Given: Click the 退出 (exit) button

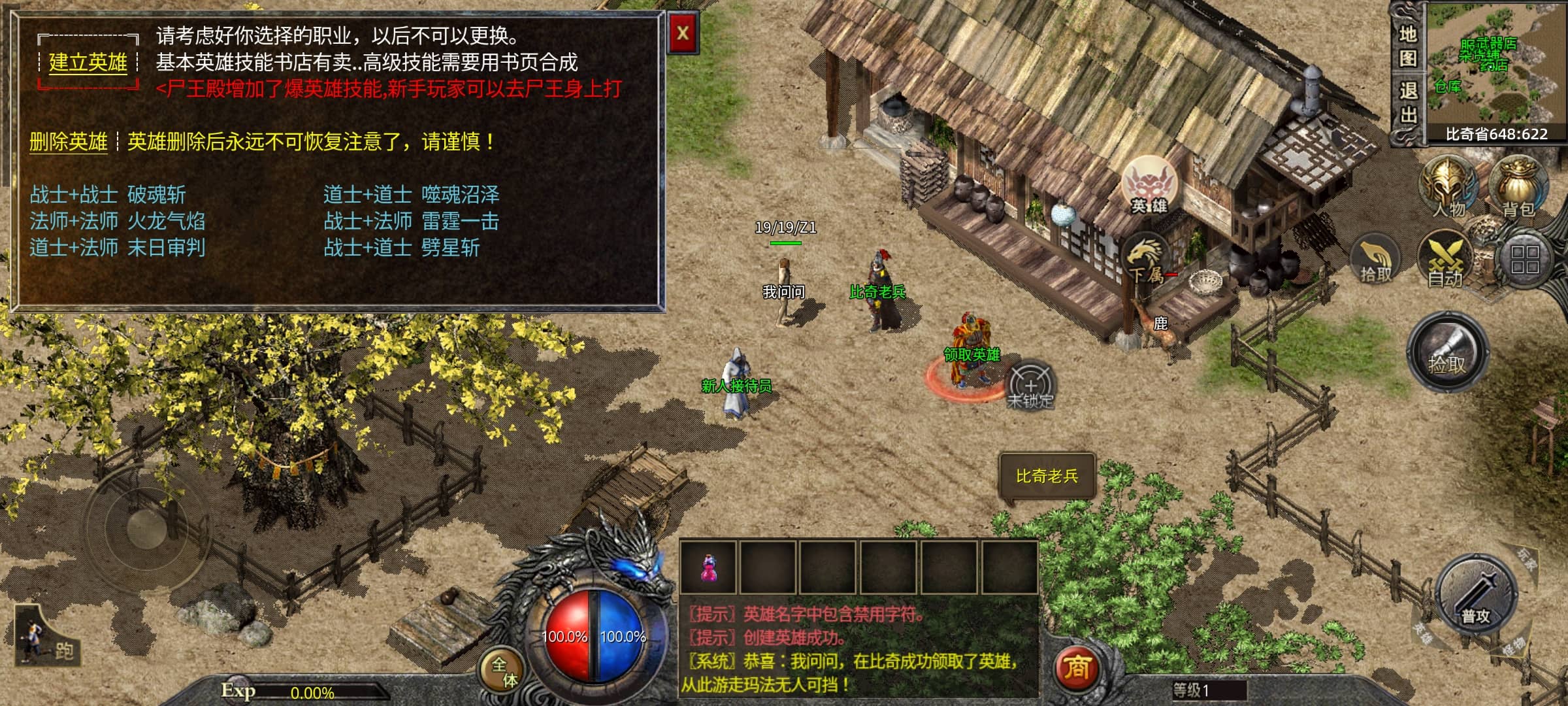Looking at the screenshot, I should tap(1407, 103).
